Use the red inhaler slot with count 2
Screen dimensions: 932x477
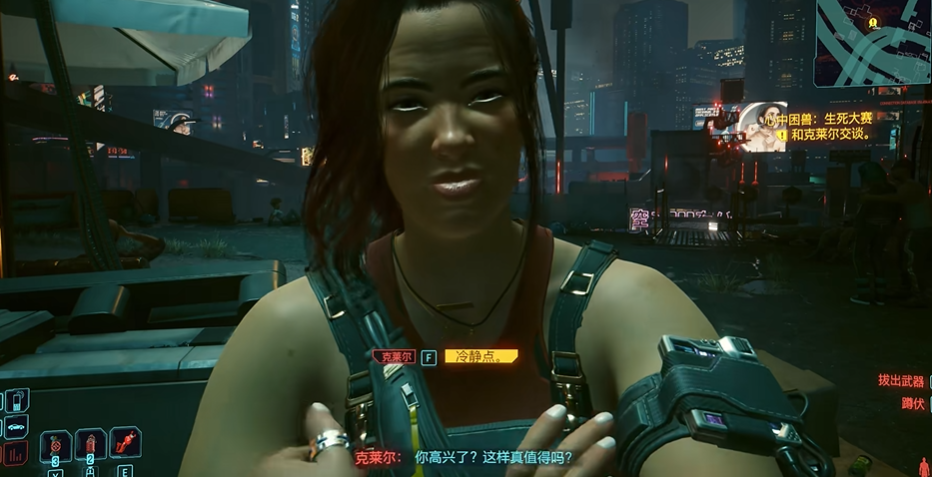pos(90,445)
